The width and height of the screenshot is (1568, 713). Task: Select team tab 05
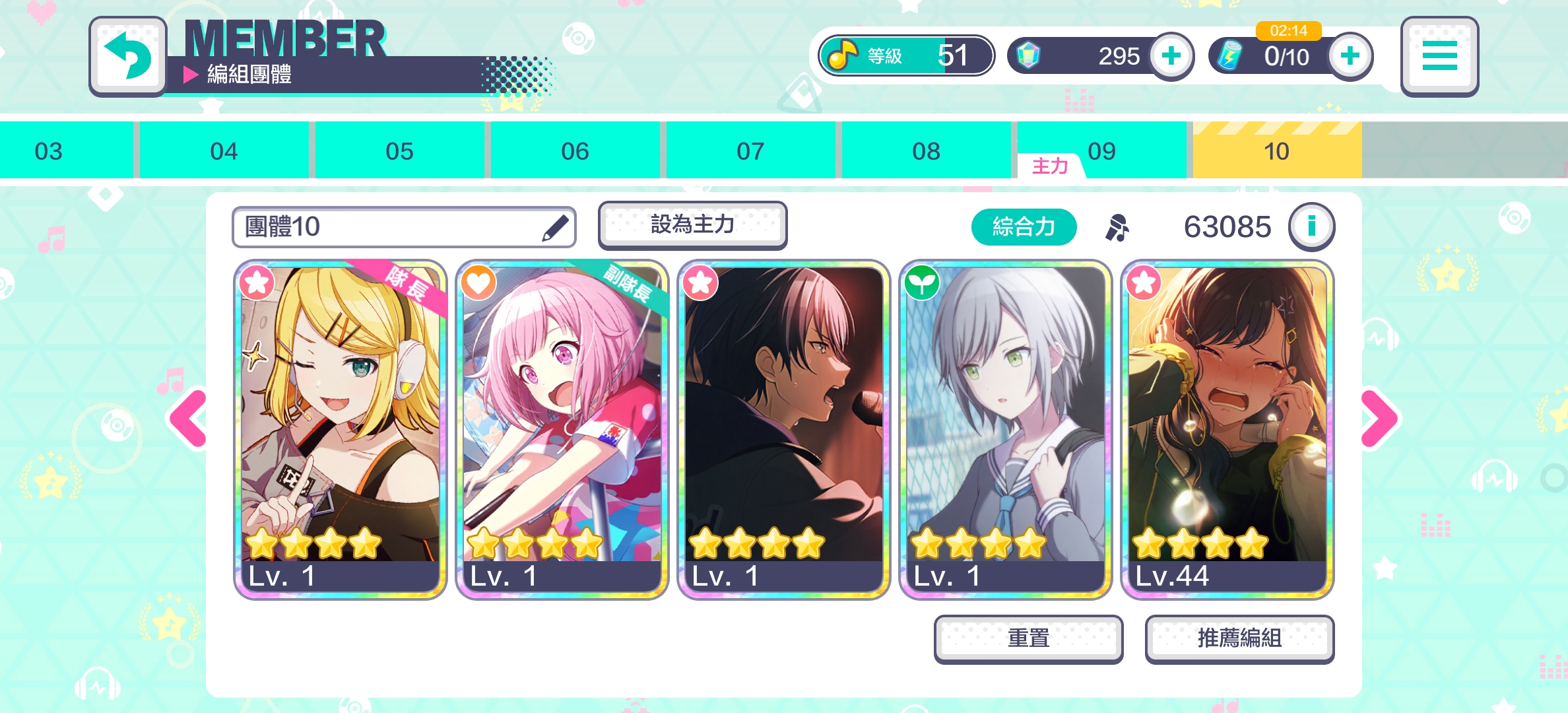click(x=399, y=151)
